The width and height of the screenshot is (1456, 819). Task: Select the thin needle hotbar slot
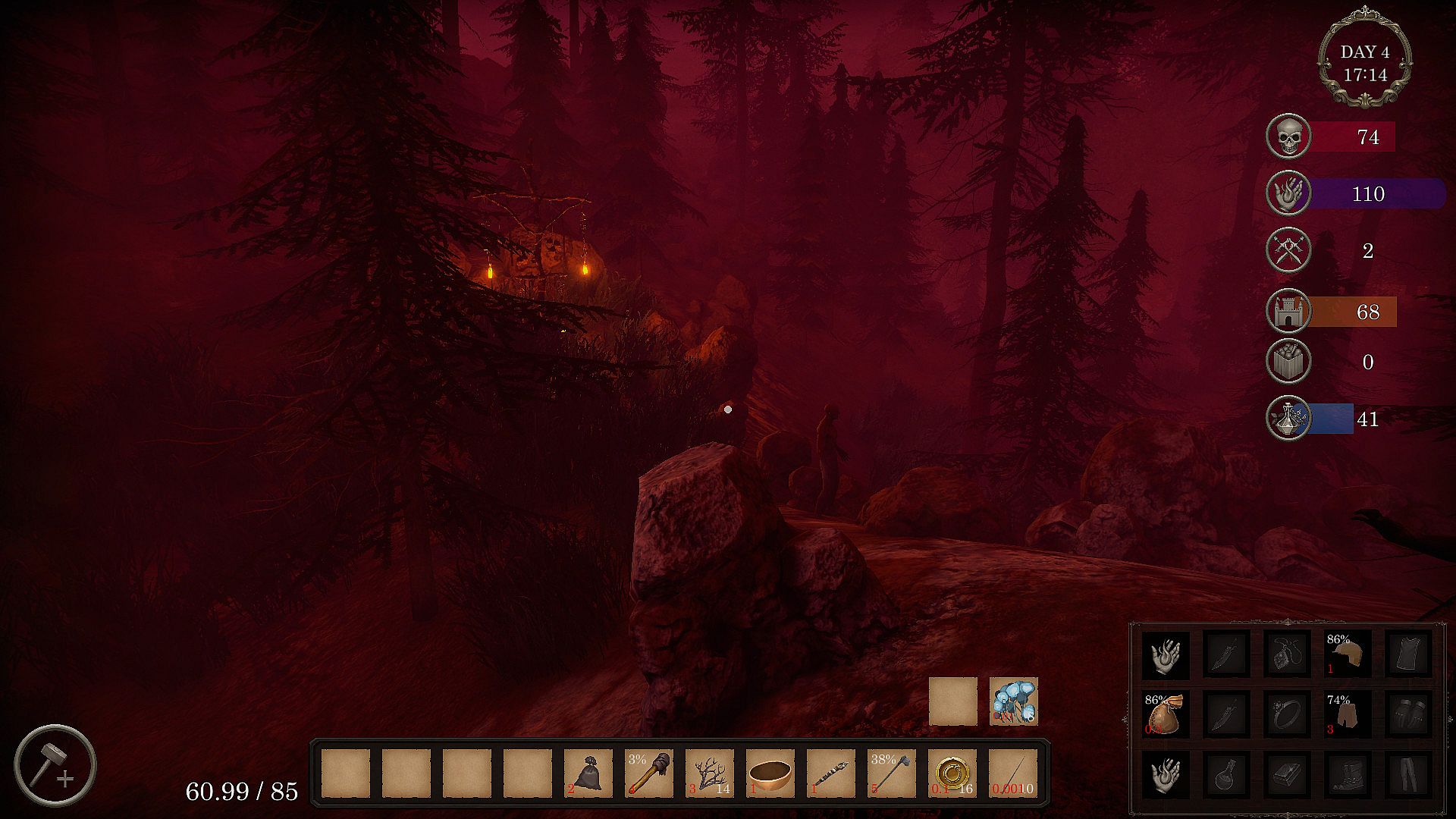(1012, 773)
